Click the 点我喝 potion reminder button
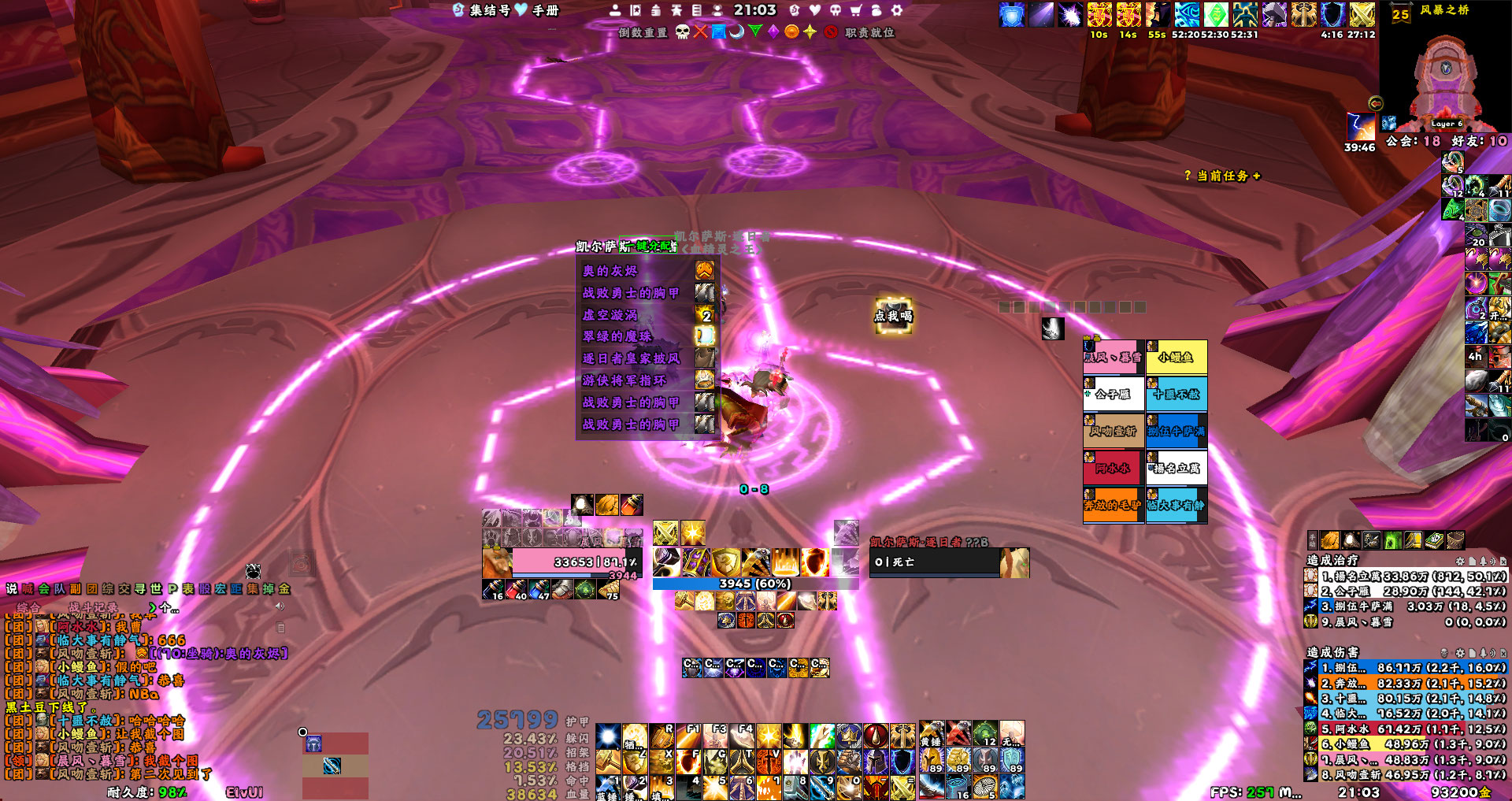The width and height of the screenshot is (1512, 801). pos(893,316)
